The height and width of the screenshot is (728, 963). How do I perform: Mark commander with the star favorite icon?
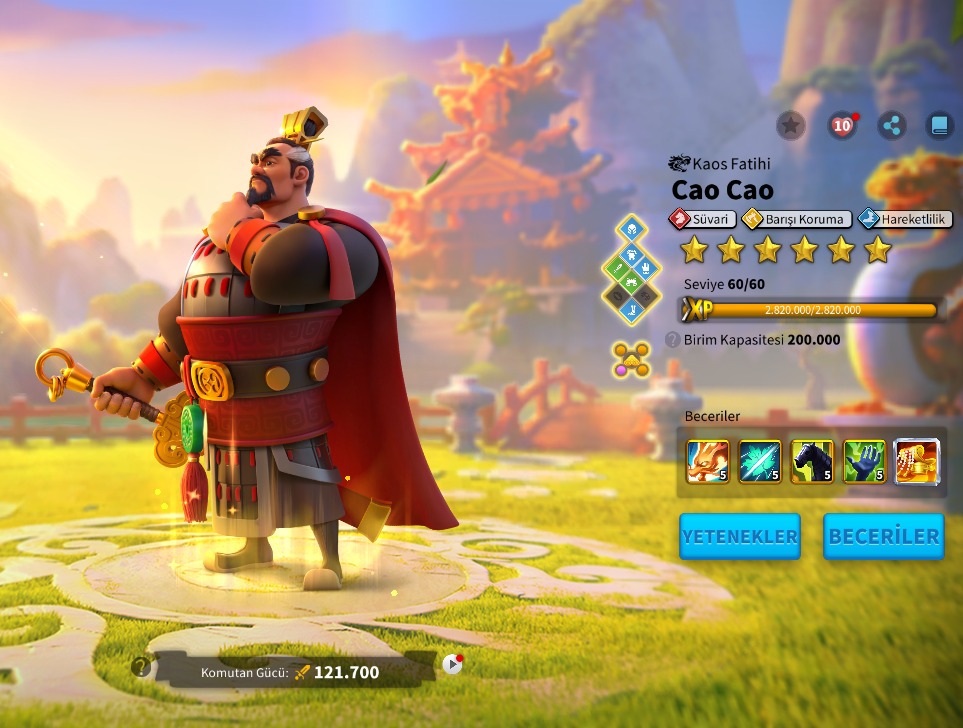pos(790,125)
